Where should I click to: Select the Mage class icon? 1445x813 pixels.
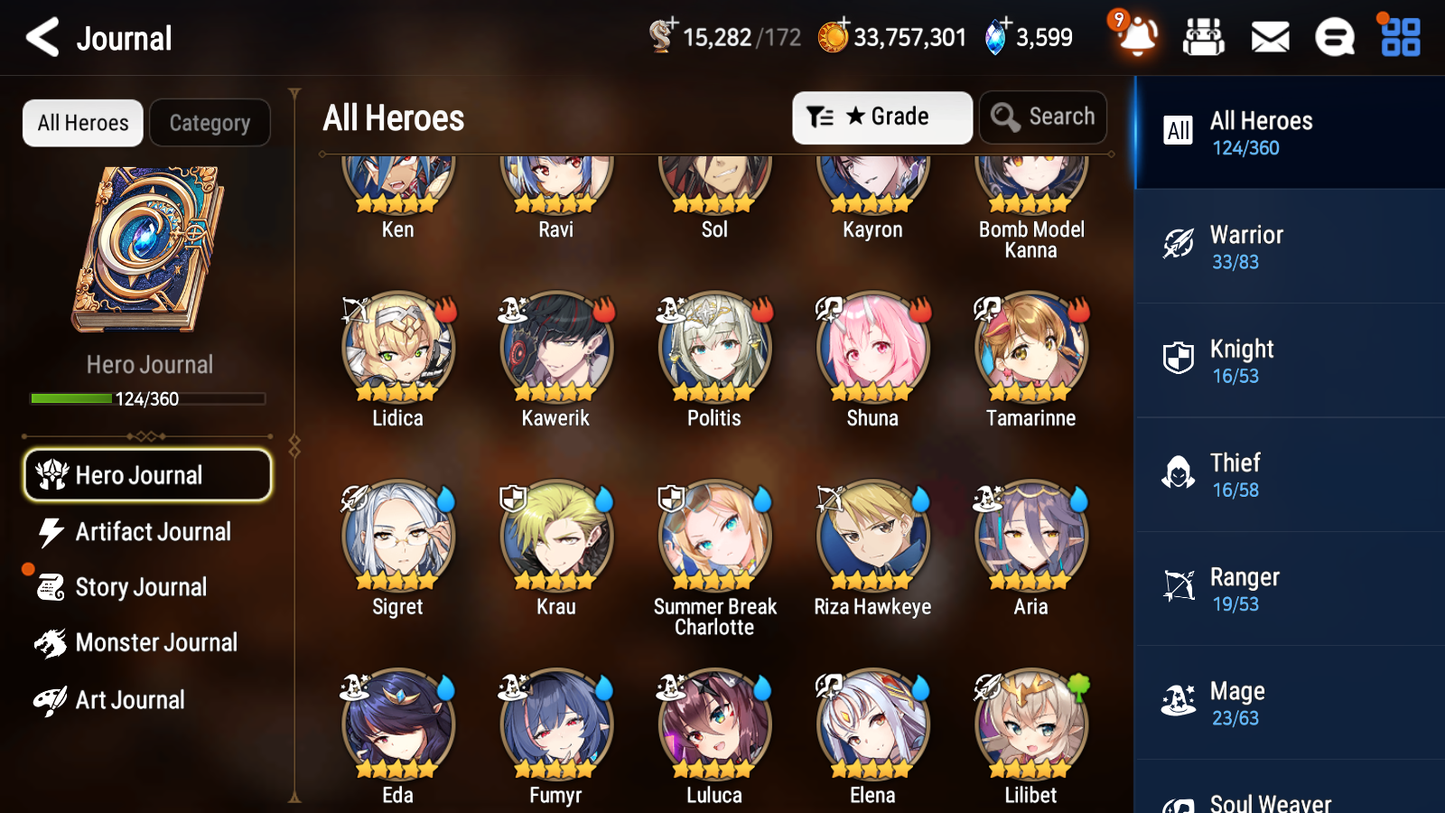click(x=1178, y=701)
